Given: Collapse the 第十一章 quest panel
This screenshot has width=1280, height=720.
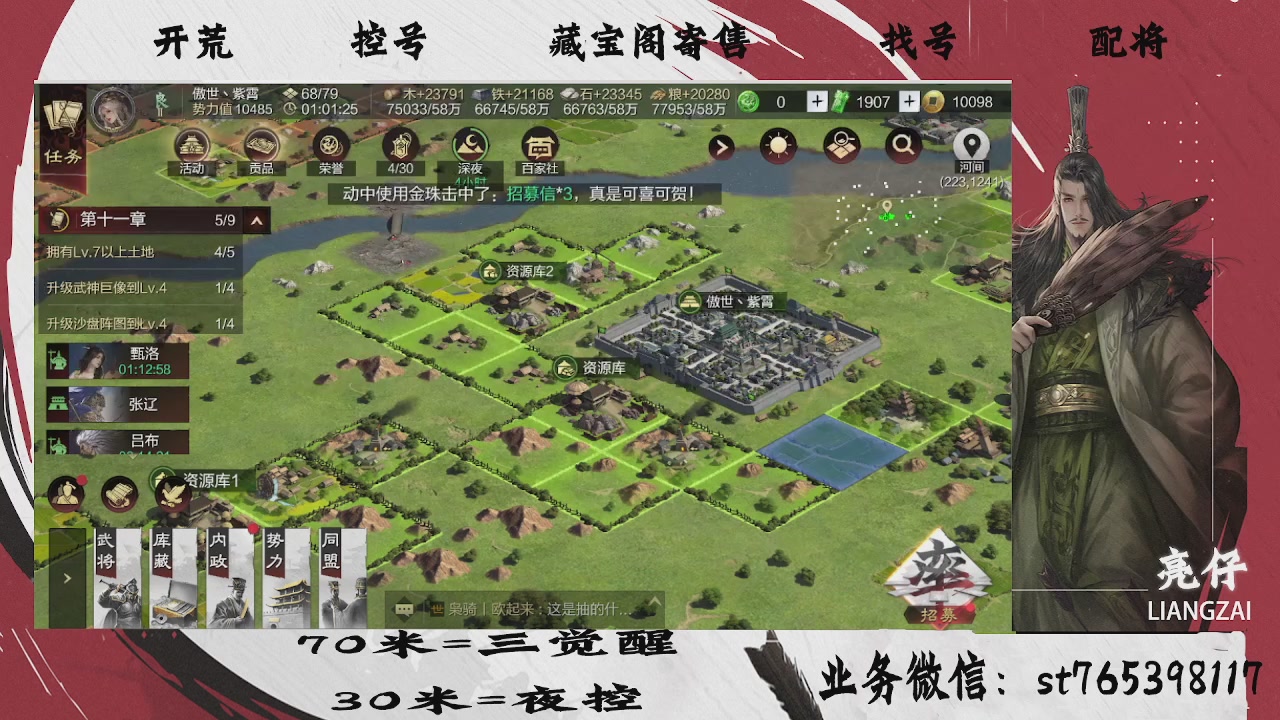Looking at the screenshot, I should (254, 220).
